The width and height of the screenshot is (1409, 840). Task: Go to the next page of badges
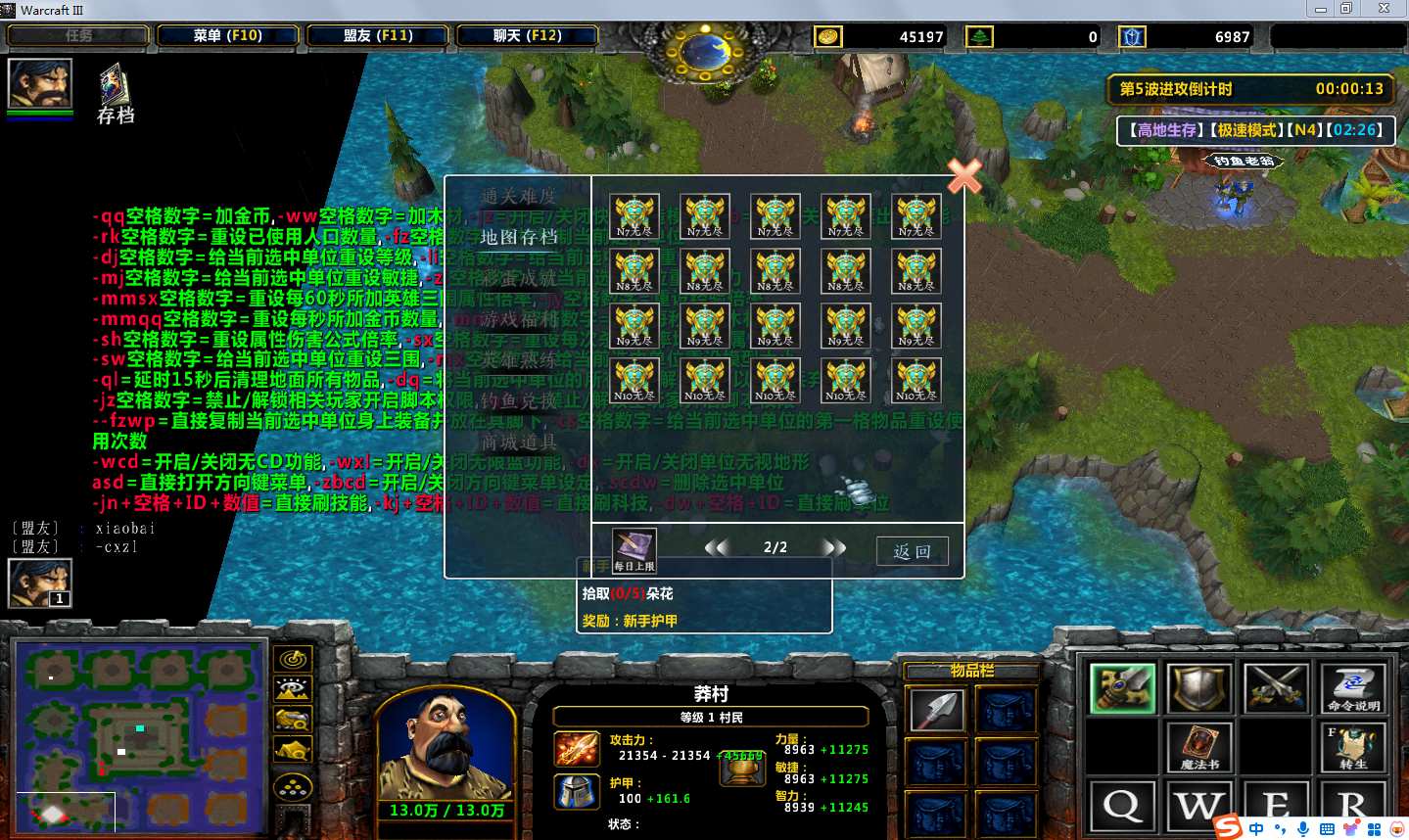tap(834, 547)
